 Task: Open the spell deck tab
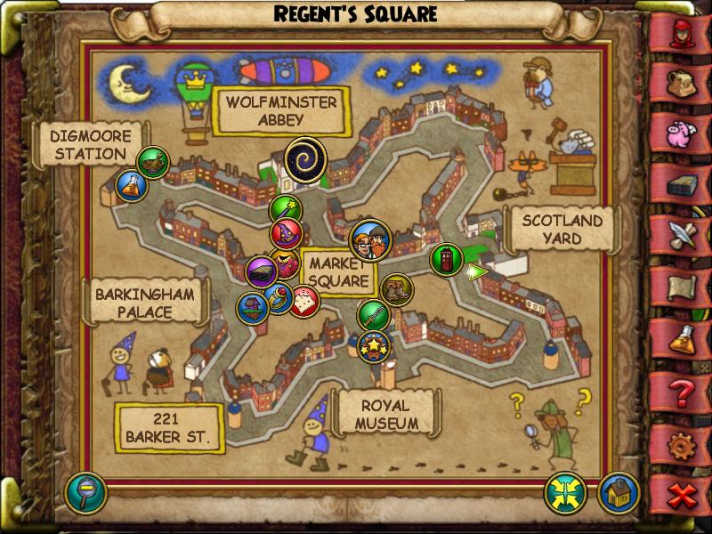click(682, 184)
